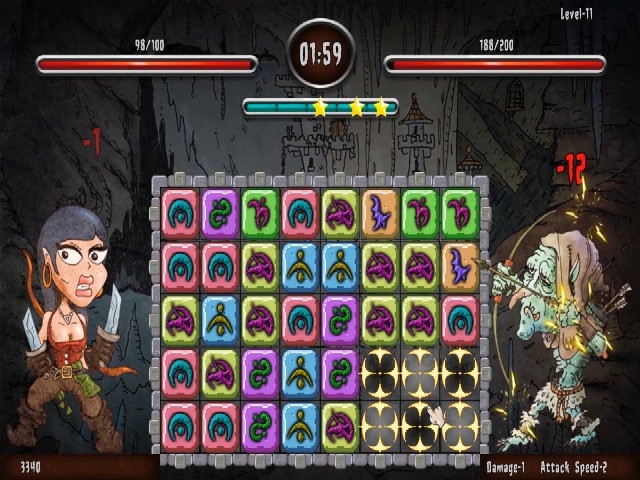
Task: Choose the purple snake tile beside the green hook tile
Action: 220,214
